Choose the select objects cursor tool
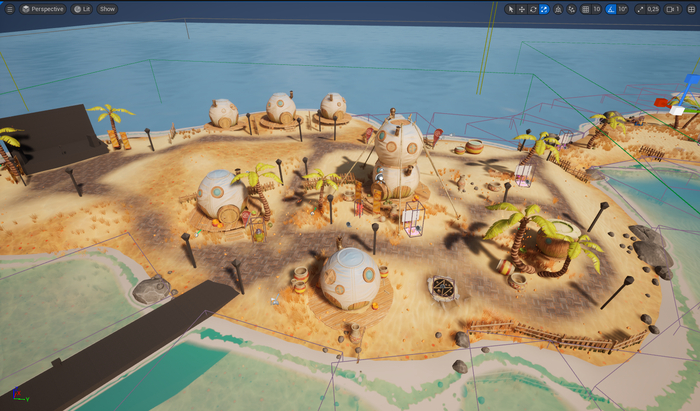The width and height of the screenshot is (700, 411). point(510,9)
